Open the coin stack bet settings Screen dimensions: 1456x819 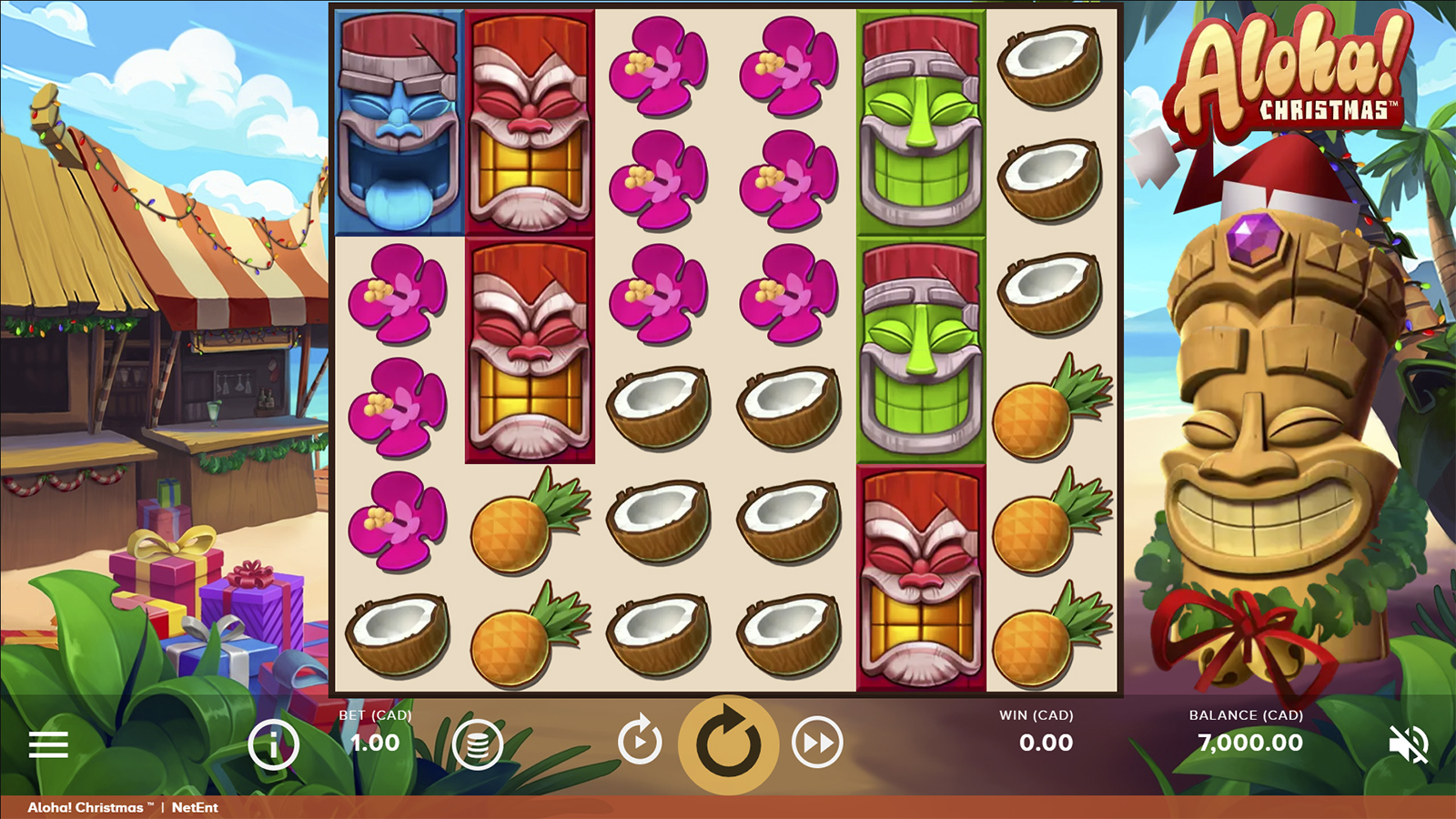(x=478, y=744)
